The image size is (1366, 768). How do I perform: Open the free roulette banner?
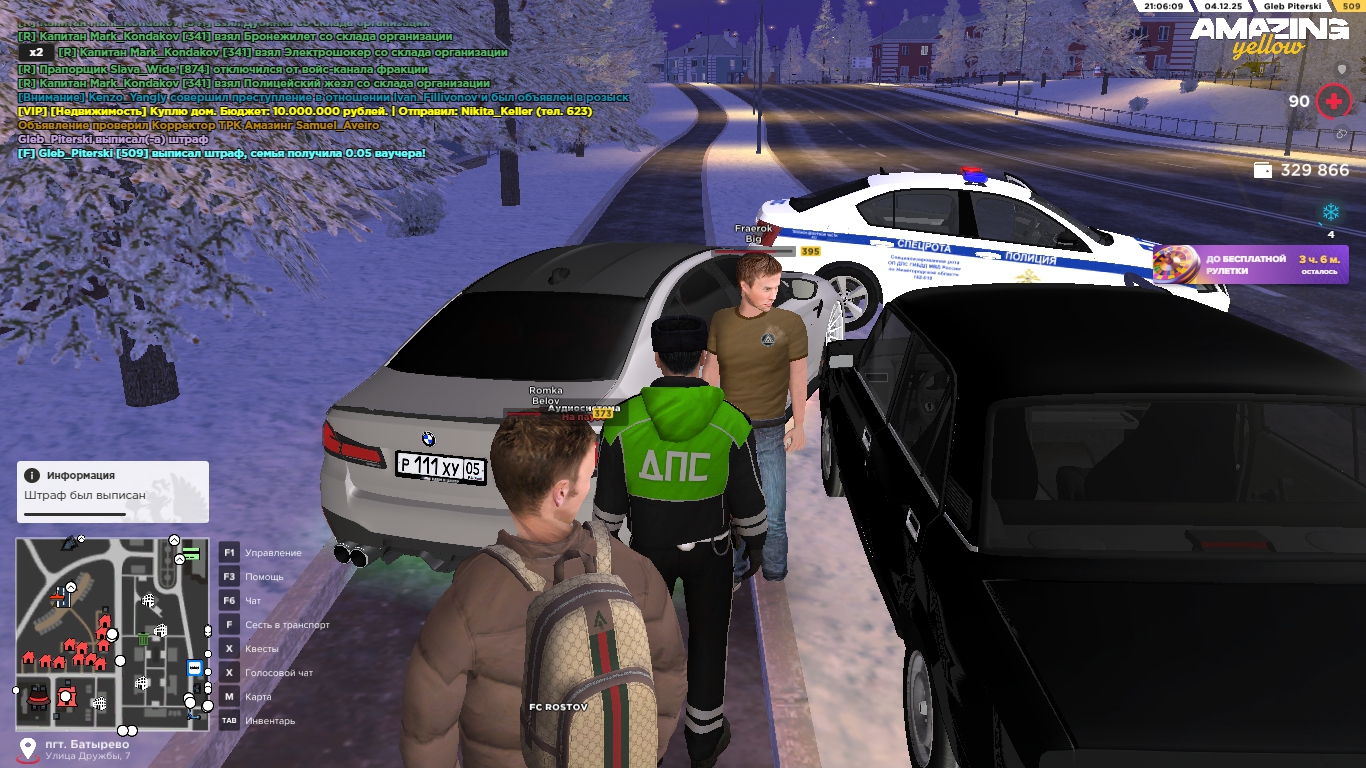click(1250, 265)
